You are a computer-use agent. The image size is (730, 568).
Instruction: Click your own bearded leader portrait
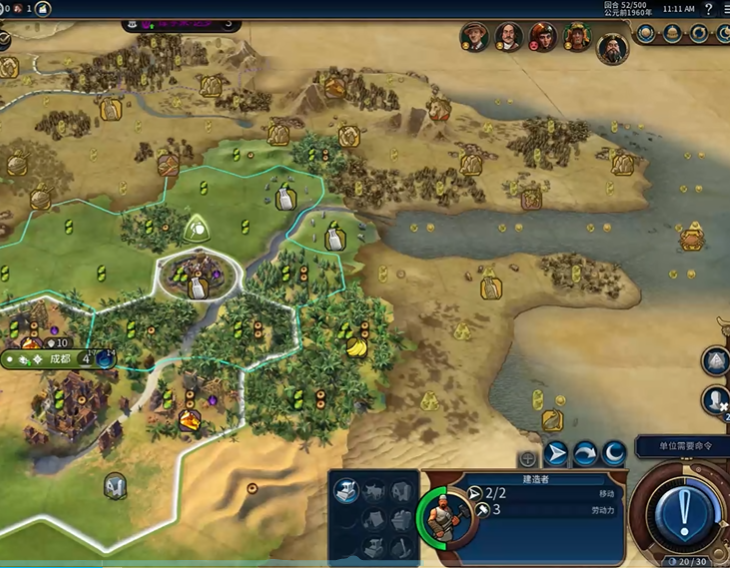(x=612, y=47)
